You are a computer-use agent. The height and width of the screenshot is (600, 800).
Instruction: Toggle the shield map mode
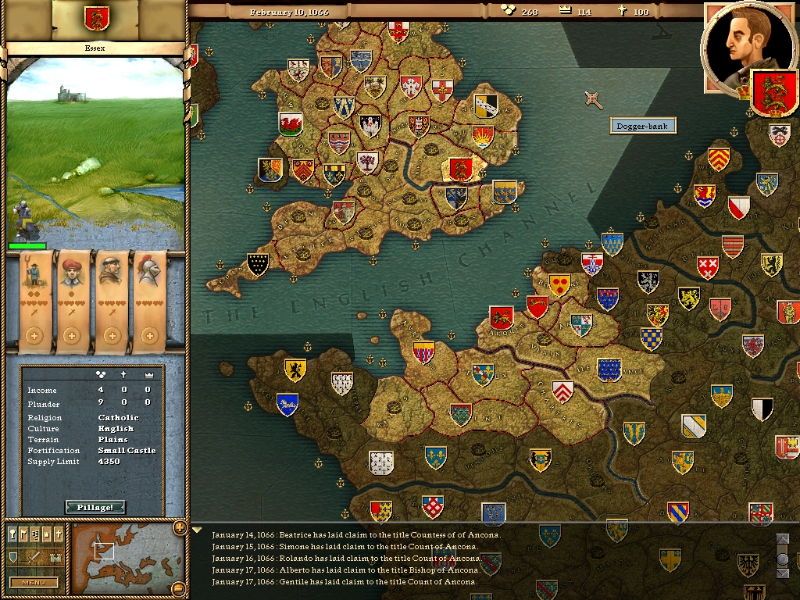point(13,556)
